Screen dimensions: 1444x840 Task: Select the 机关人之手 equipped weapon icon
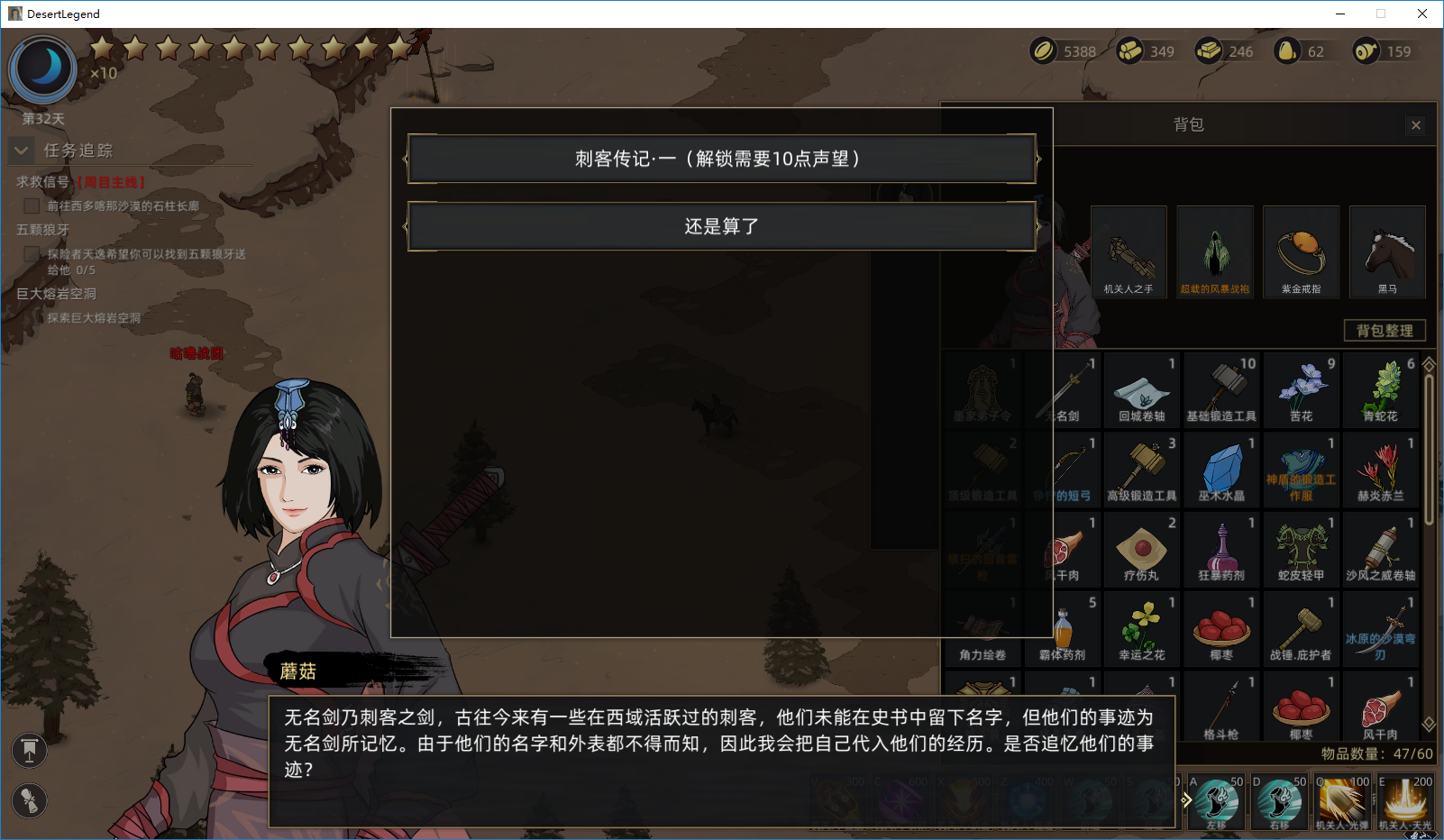1128,251
